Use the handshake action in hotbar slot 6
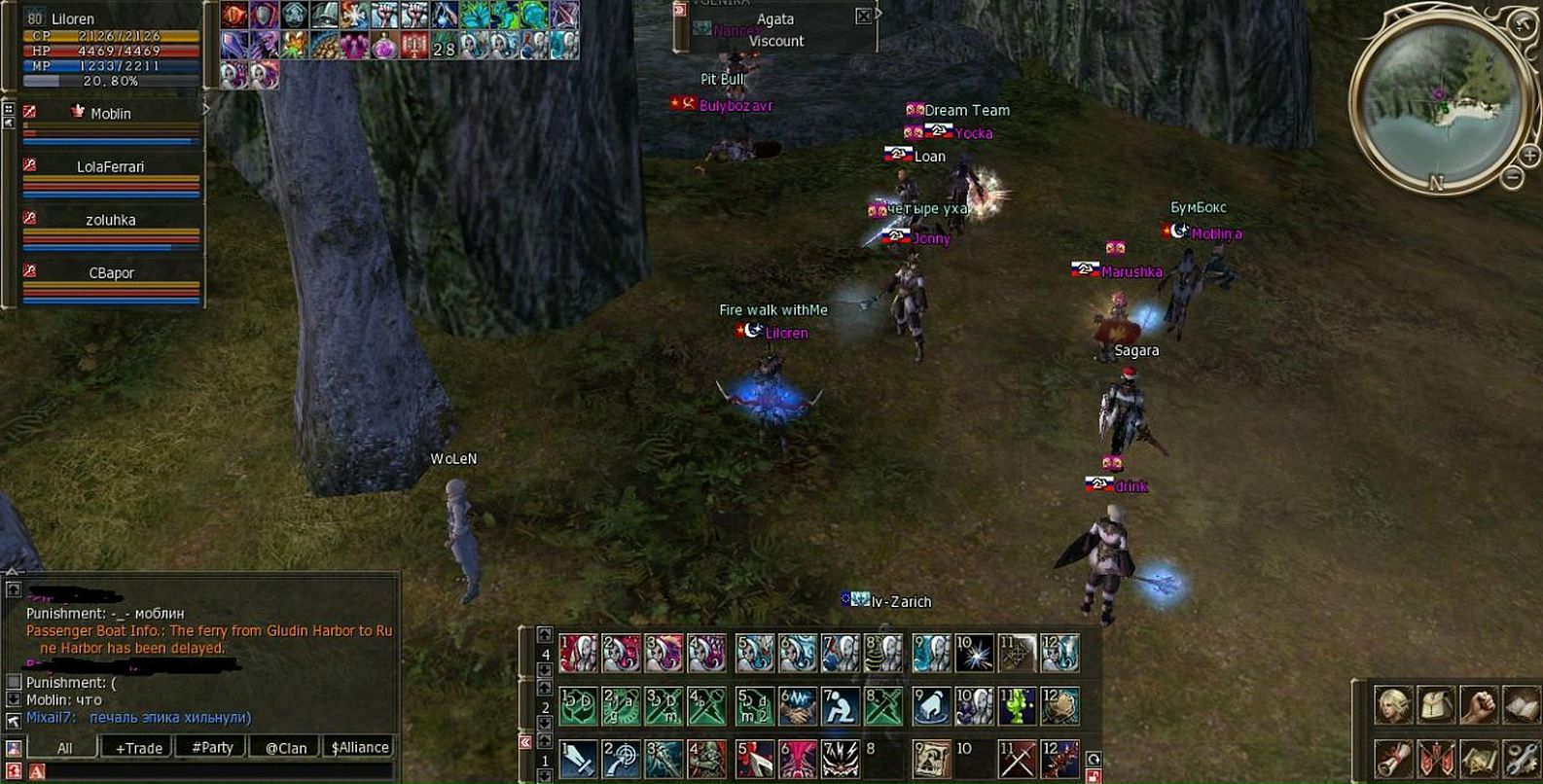 (797, 707)
